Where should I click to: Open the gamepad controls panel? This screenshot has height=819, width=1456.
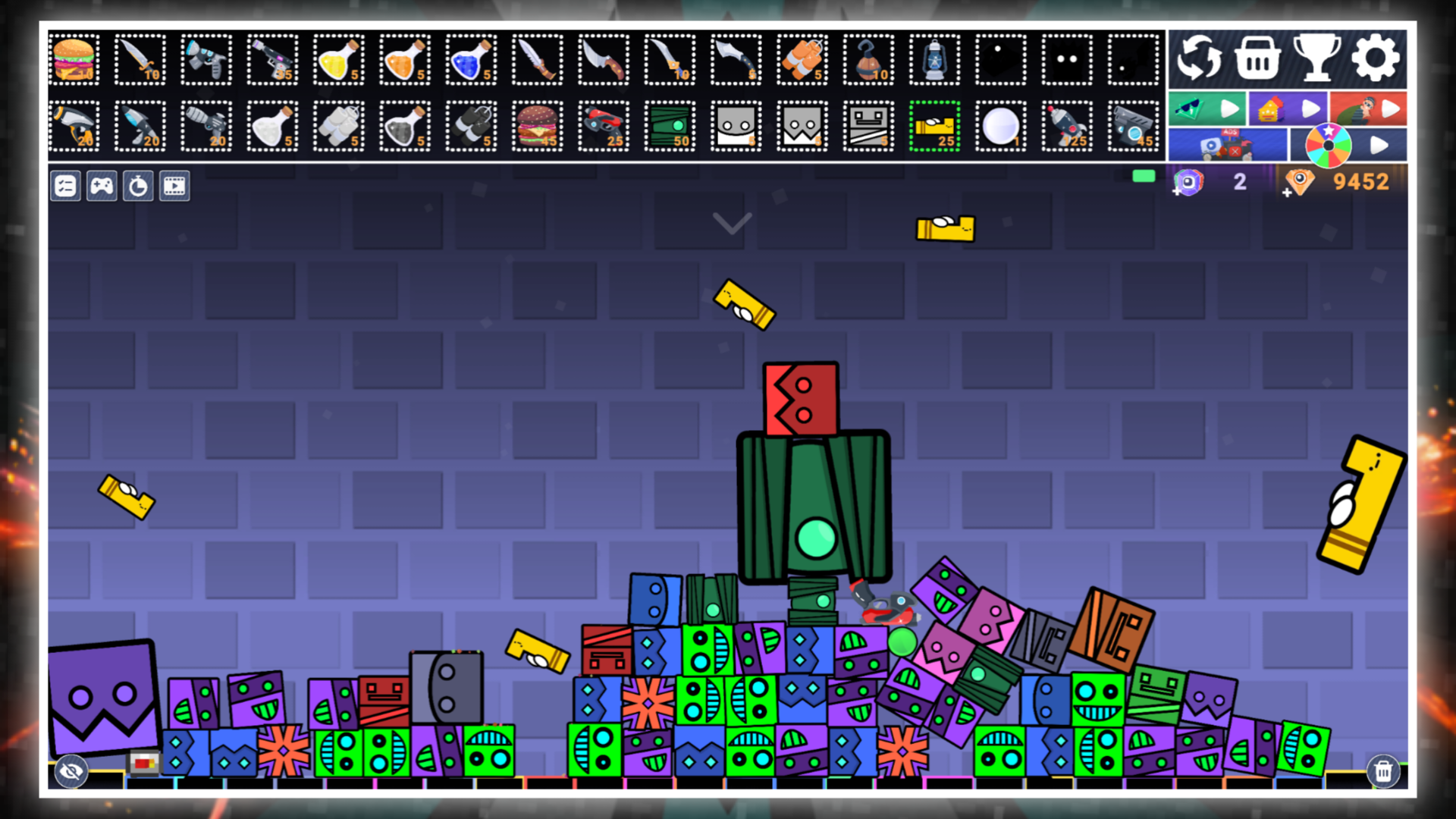[x=102, y=186]
